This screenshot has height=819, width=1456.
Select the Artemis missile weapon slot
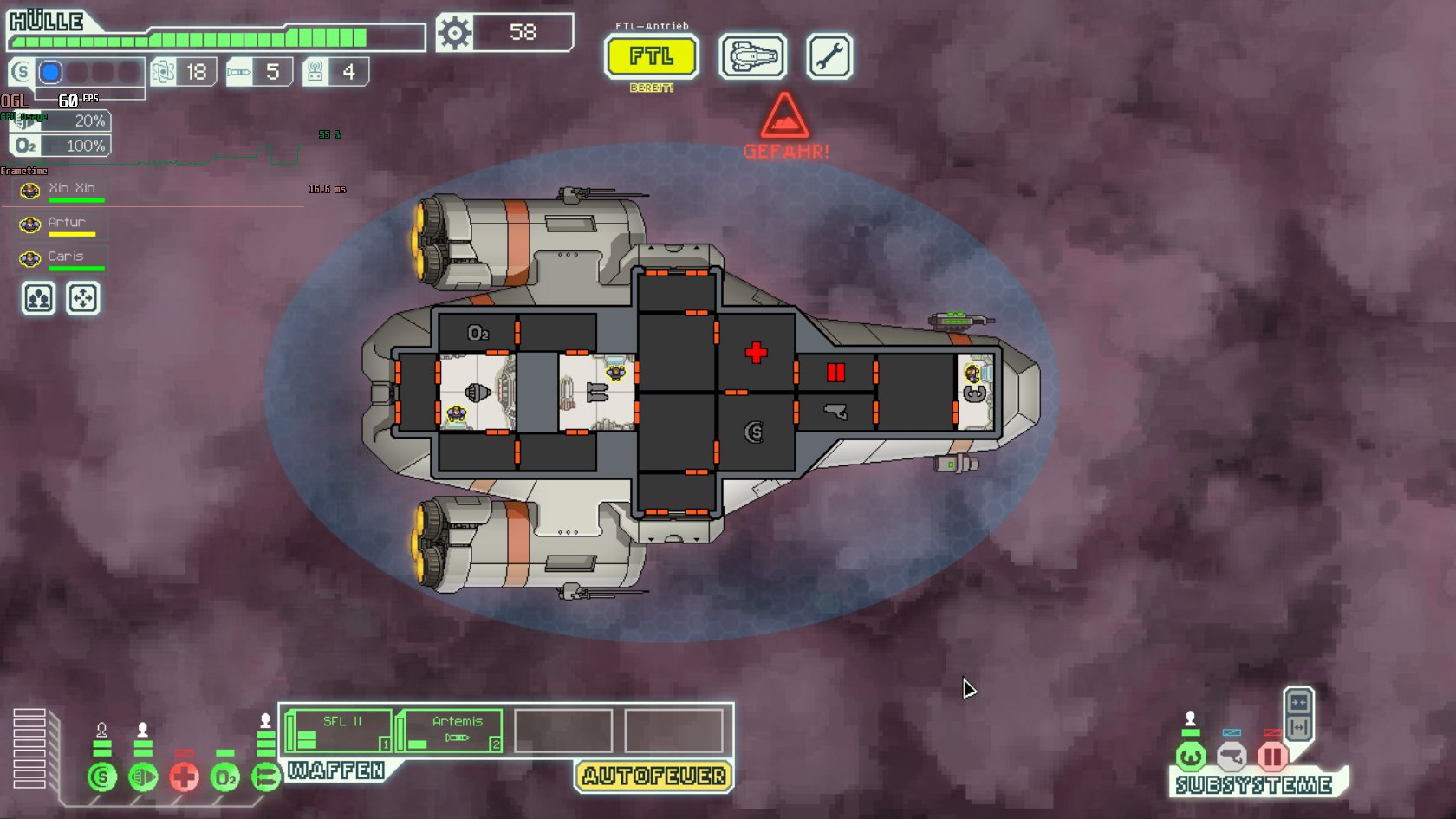point(451,731)
